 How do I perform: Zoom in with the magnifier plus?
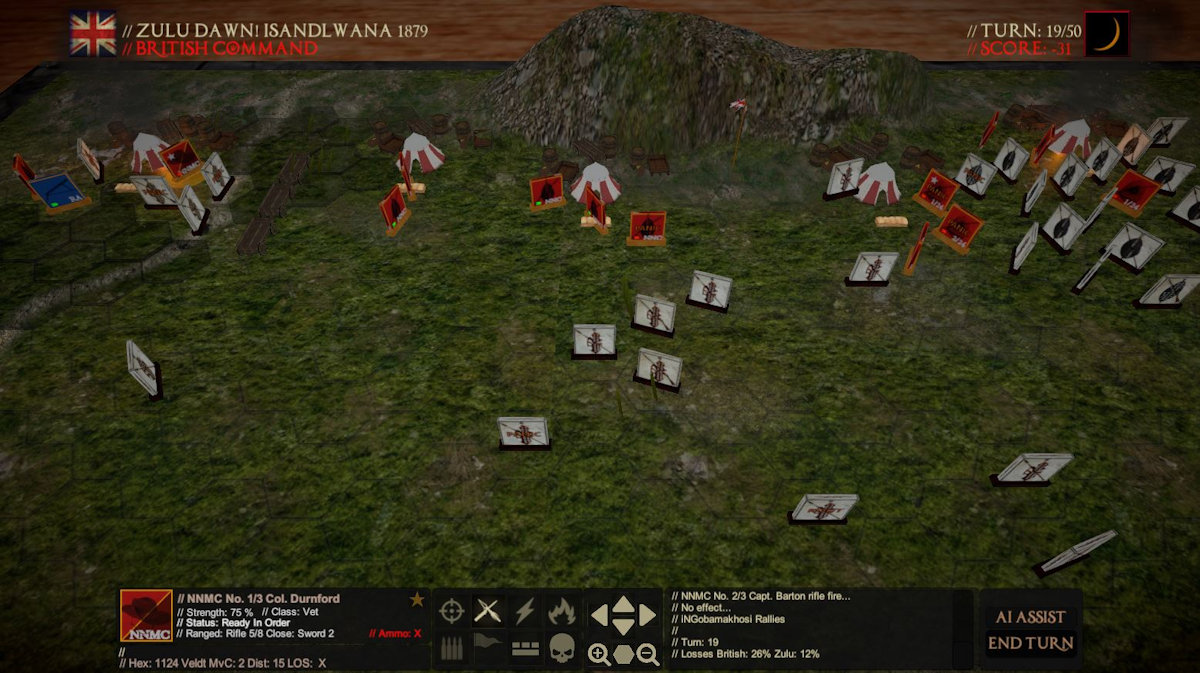599,655
